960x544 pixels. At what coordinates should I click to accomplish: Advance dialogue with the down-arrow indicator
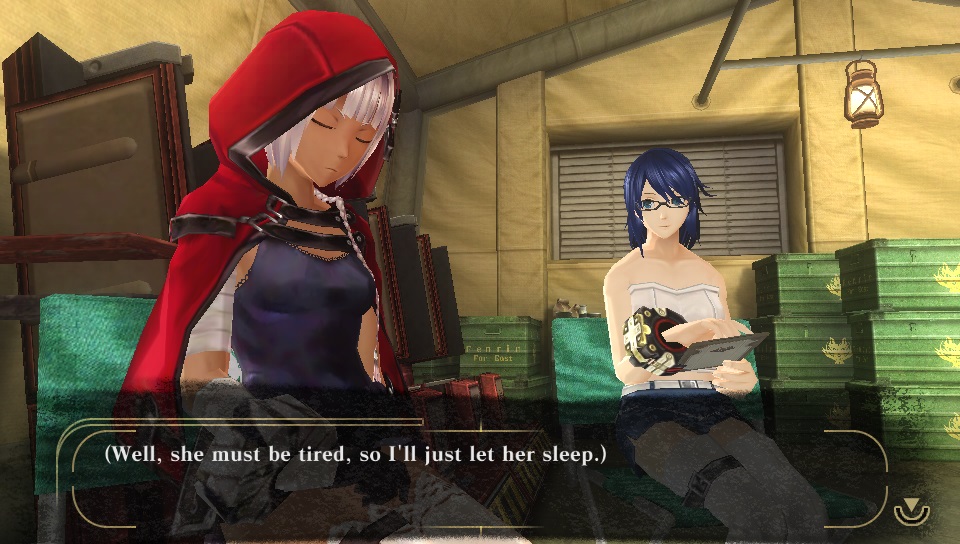911,509
